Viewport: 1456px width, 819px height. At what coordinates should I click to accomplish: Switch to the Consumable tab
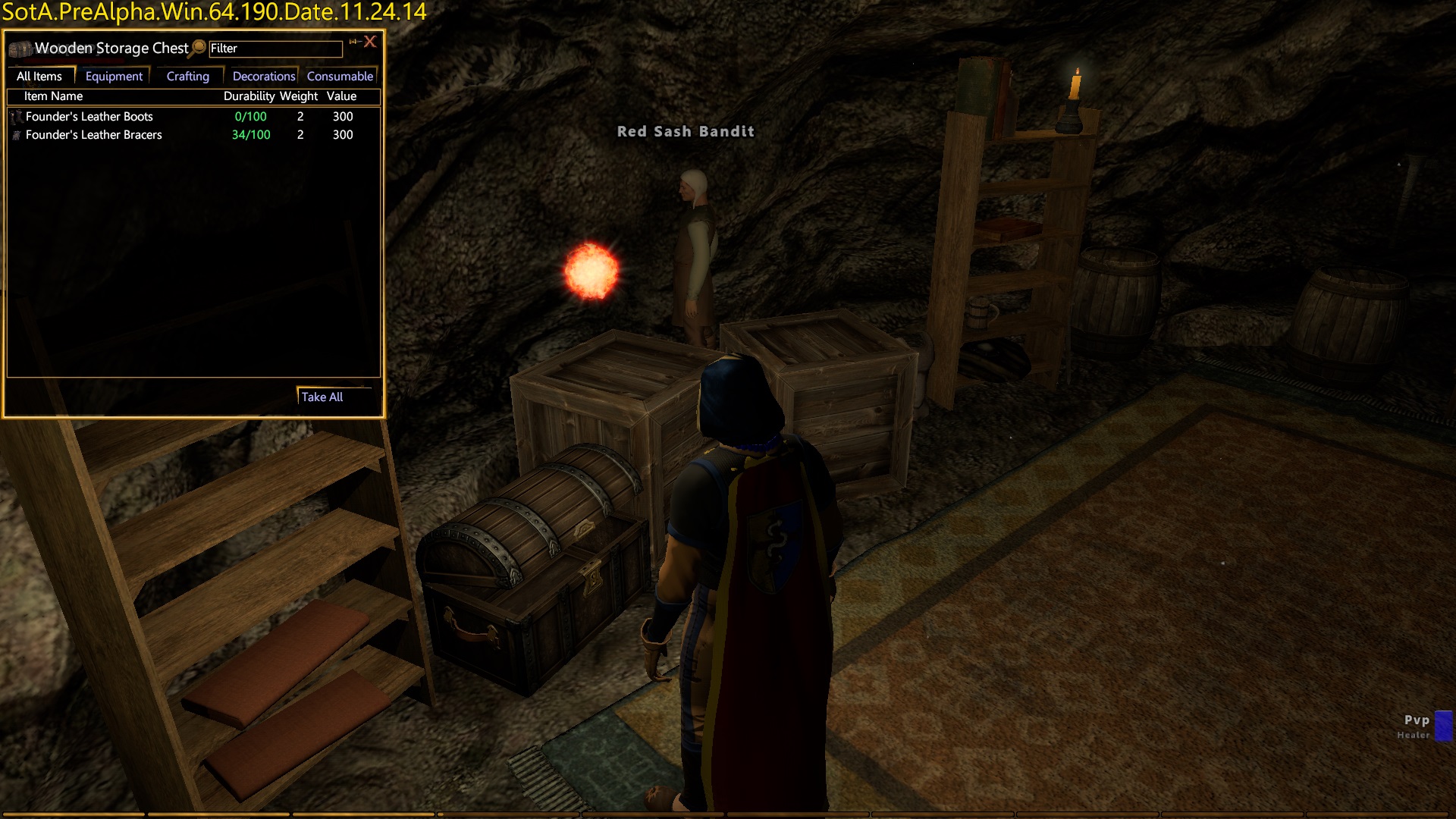click(x=340, y=77)
